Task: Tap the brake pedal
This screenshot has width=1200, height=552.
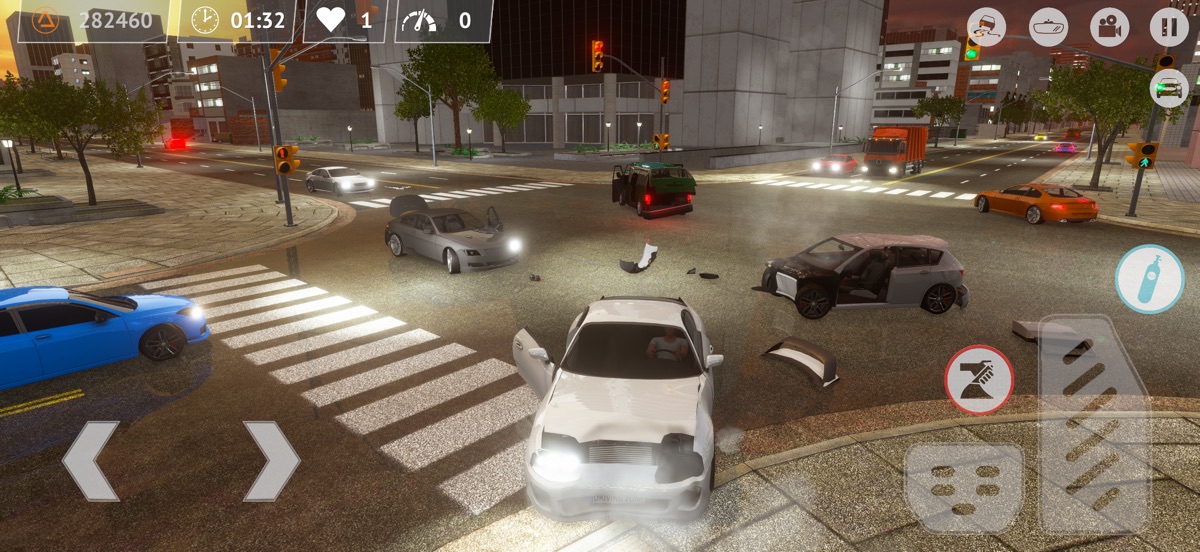Action: pos(963,487)
